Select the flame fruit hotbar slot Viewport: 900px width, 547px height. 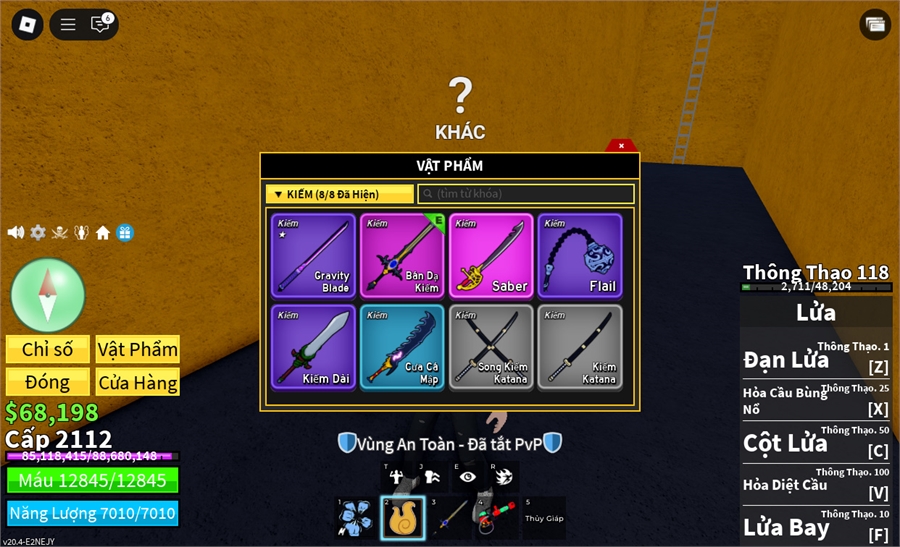pyautogui.click(x=402, y=518)
